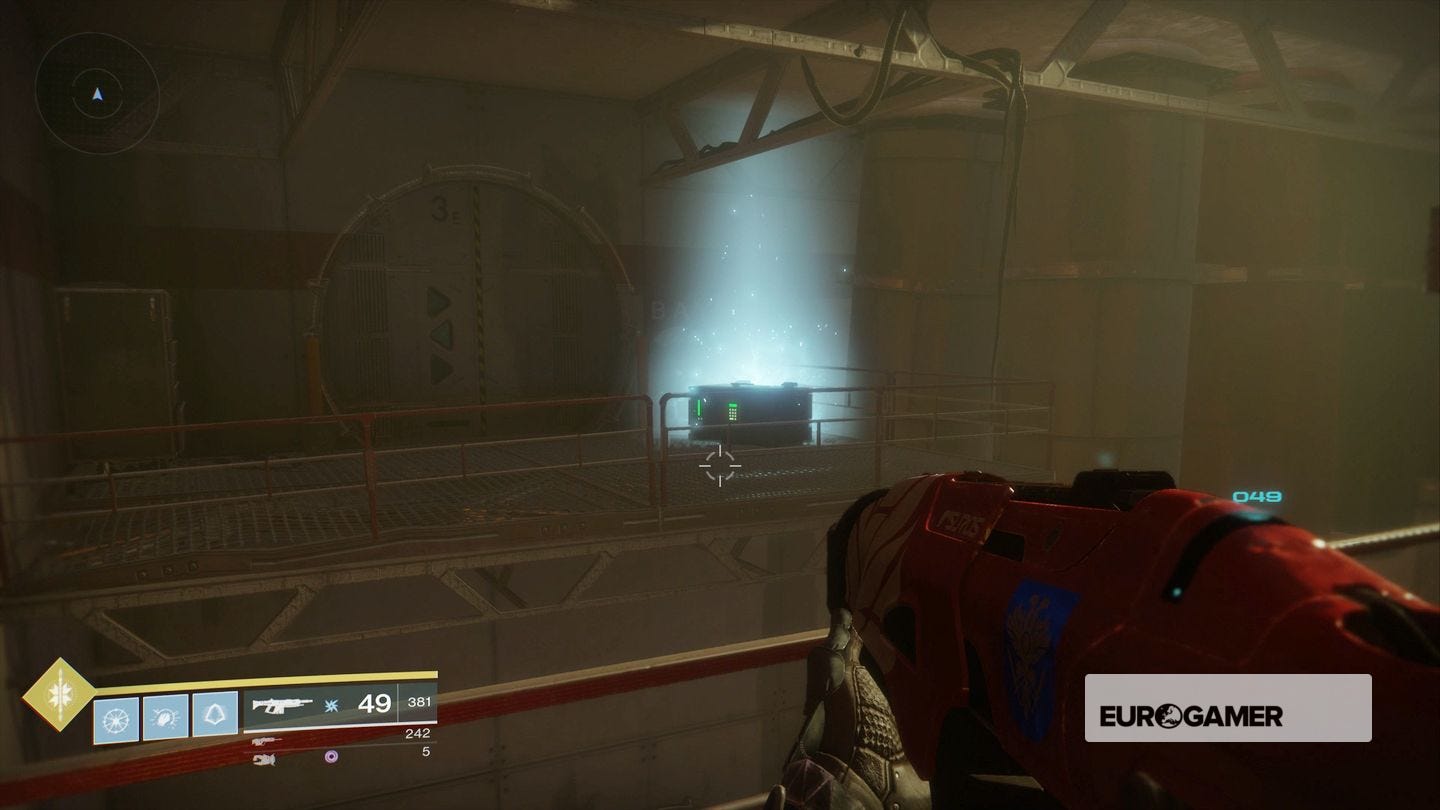The height and width of the screenshot is (810, 1440).
Task: Toggle the weapon reticle crosshair
Action: pos(719,464)
